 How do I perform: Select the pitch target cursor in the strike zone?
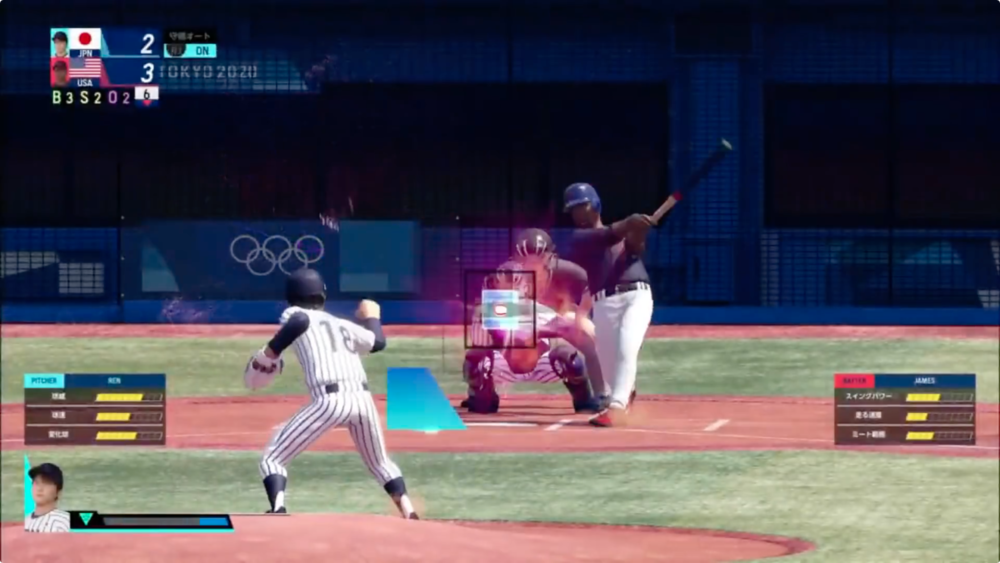tap(500, 310)
